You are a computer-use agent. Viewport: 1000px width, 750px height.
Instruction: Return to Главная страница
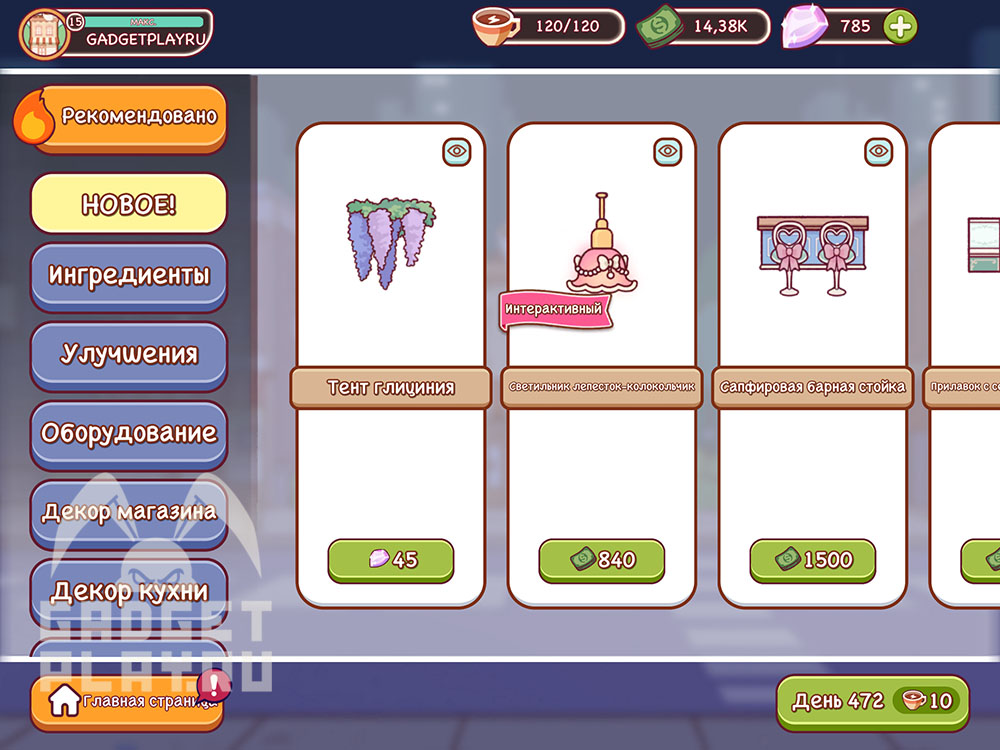pos(125,702)
